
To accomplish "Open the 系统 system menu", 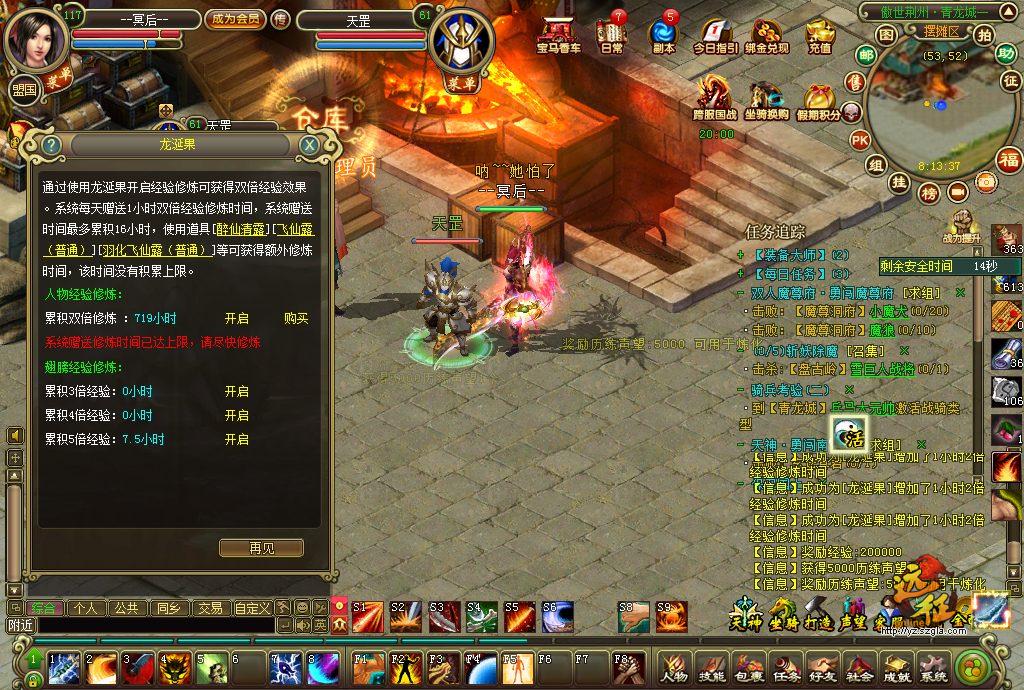I will pos(933,667).
